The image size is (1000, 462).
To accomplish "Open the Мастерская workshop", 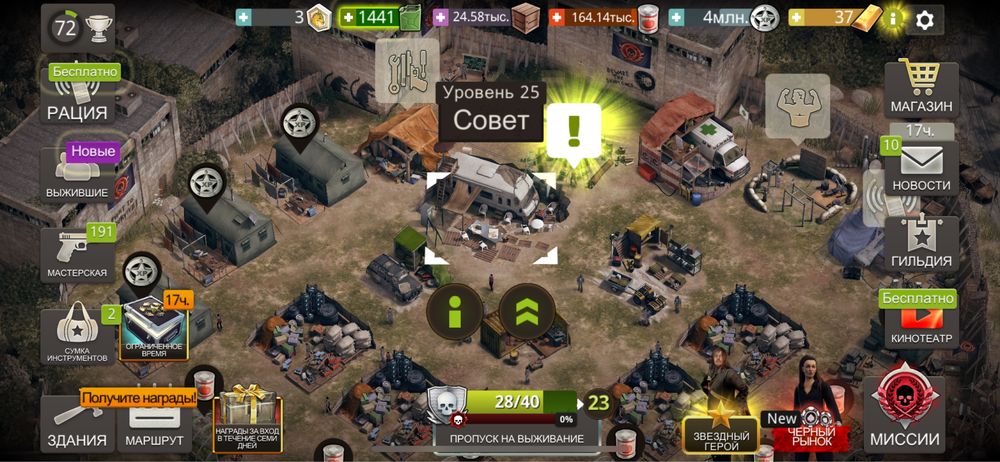I will coord(77,254).
